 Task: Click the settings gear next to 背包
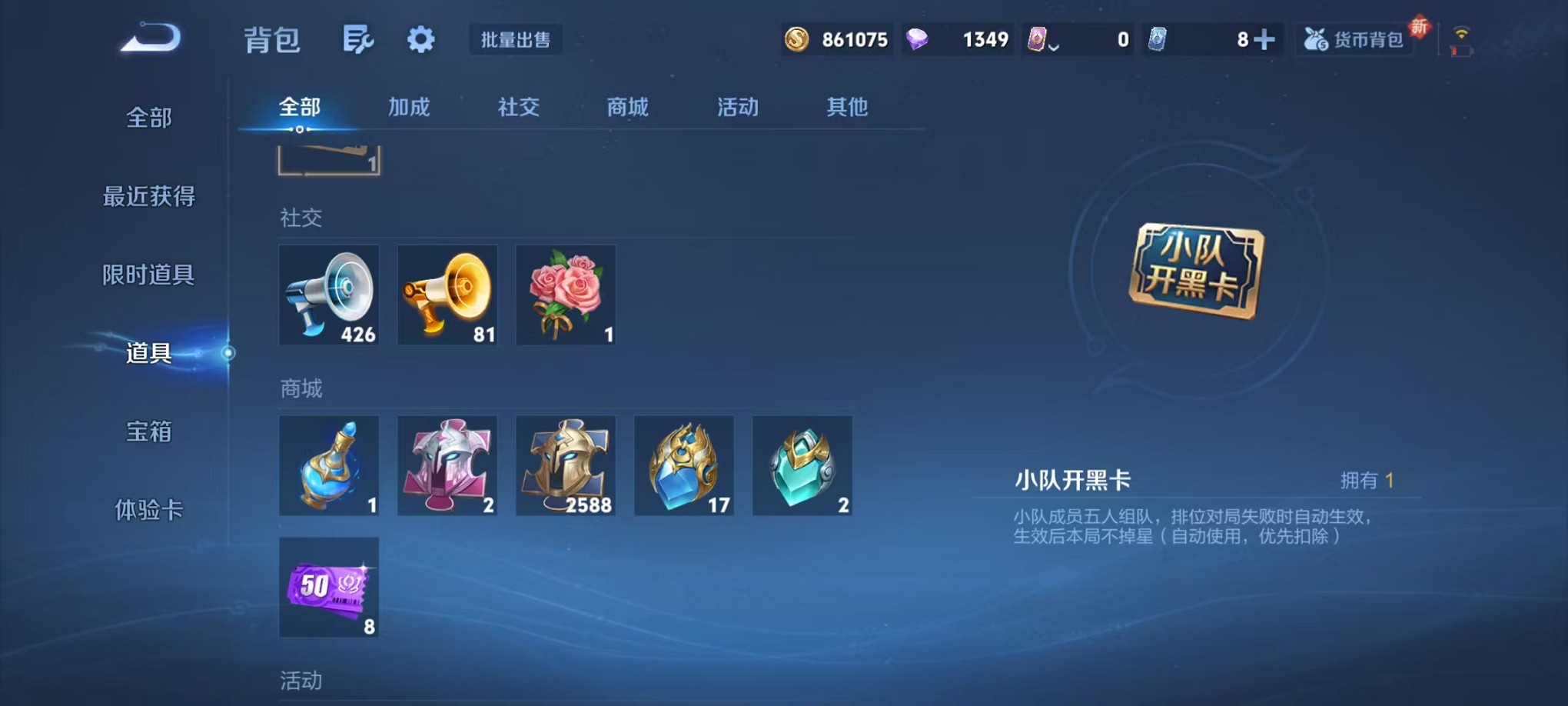(420, 38)
